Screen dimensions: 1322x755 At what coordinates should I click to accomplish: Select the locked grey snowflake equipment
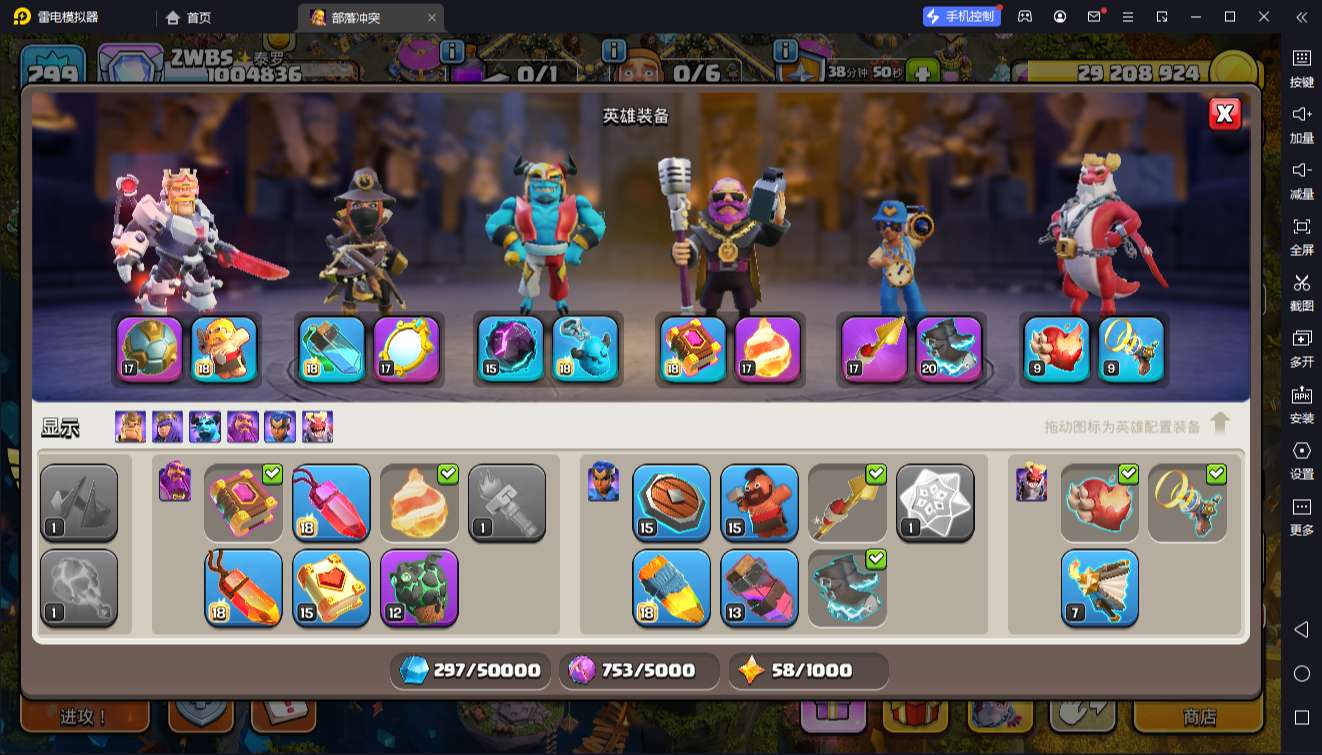click(x=935, y=503)
